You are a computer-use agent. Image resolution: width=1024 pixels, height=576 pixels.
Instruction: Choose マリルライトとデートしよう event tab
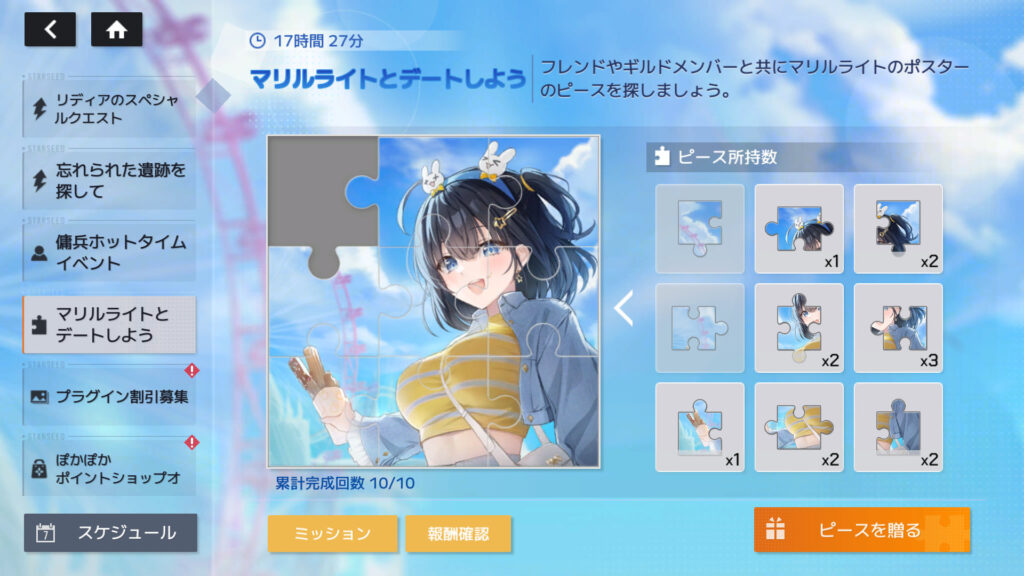(109, 324)
